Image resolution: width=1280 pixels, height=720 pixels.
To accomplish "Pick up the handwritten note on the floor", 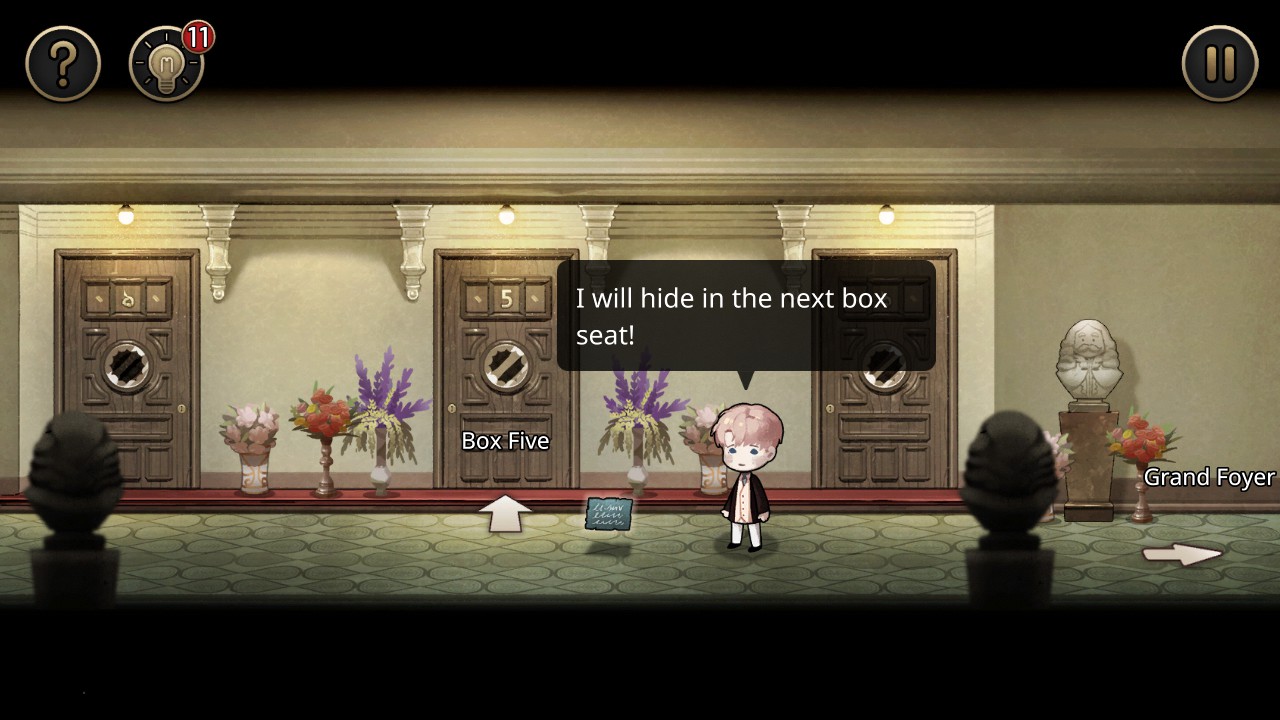I will 608,514.
